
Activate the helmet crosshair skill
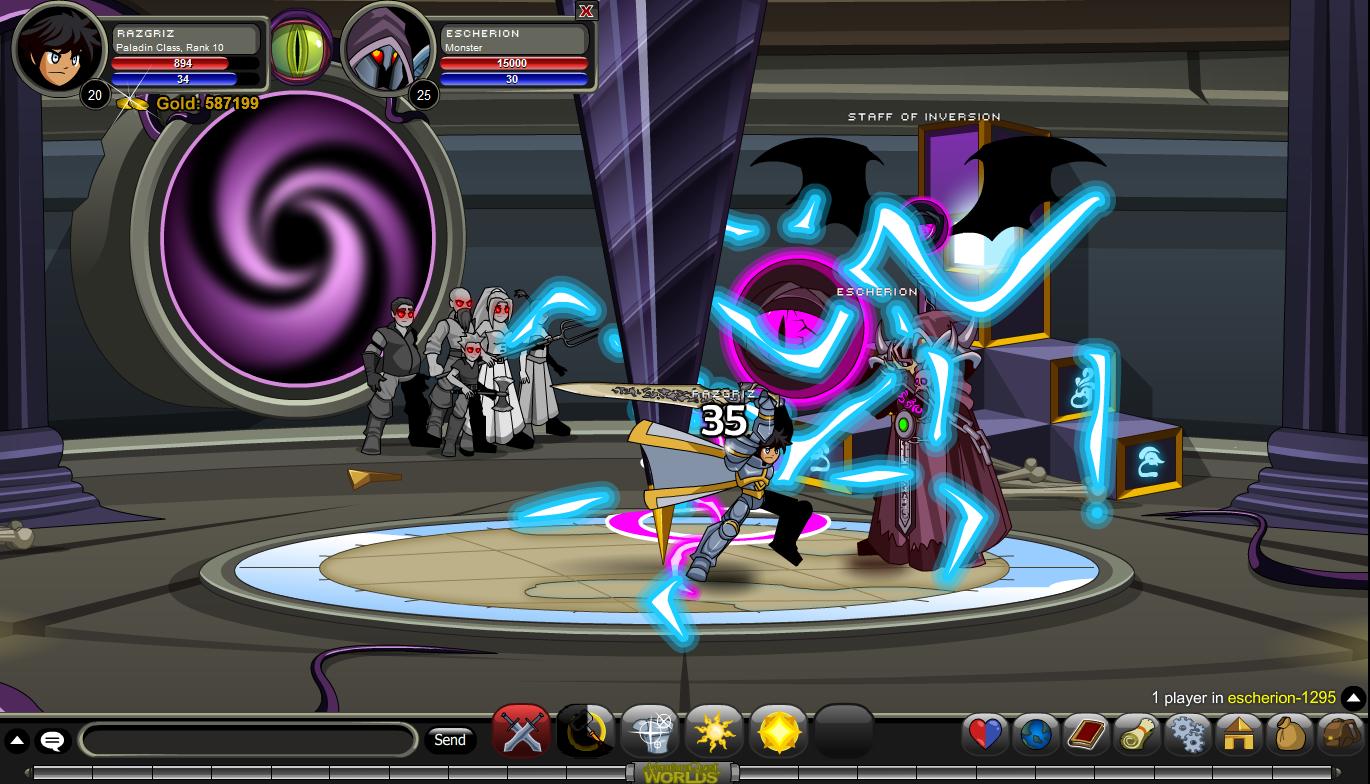click(x=649, y=731)
